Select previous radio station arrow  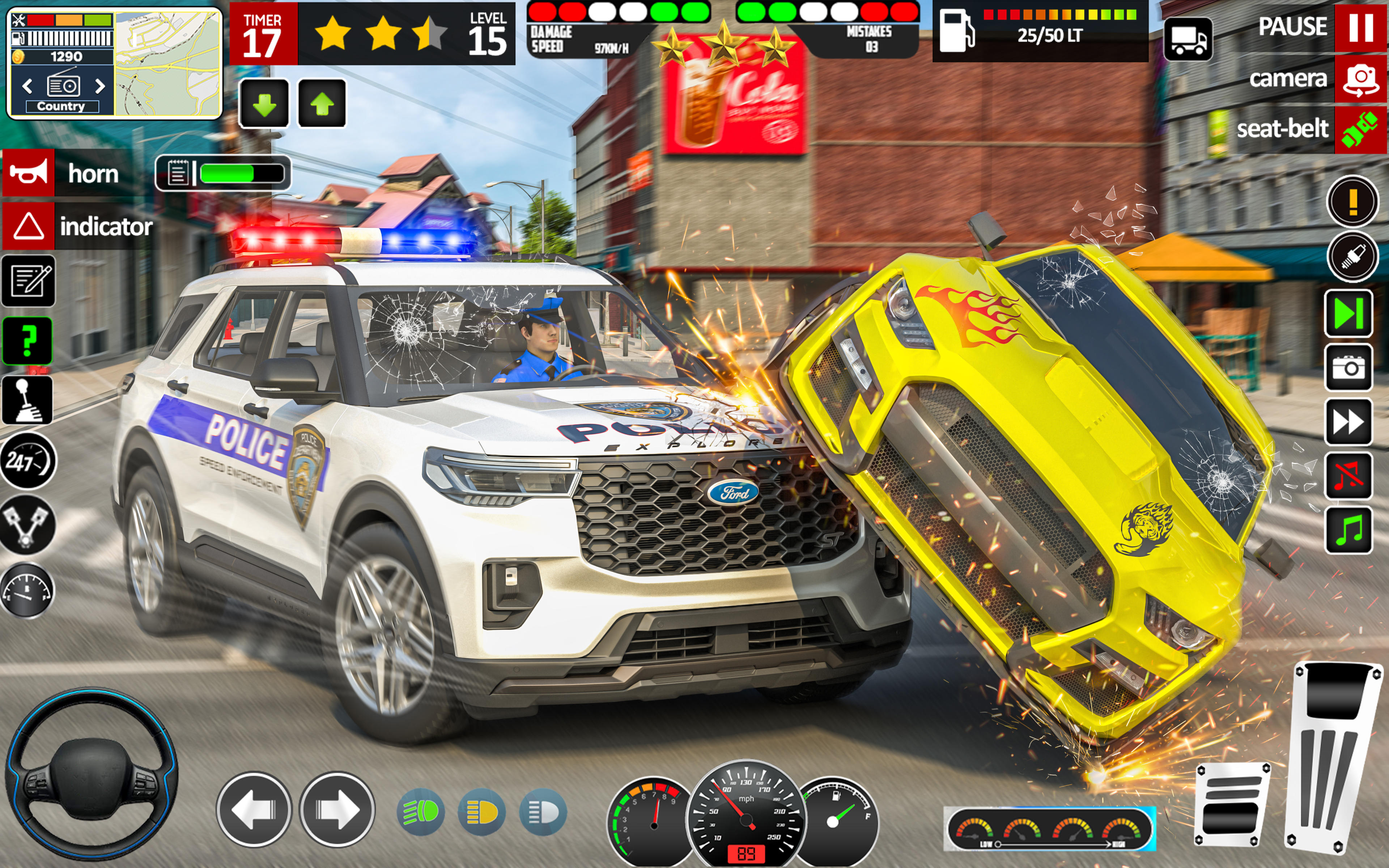point(27,86)
